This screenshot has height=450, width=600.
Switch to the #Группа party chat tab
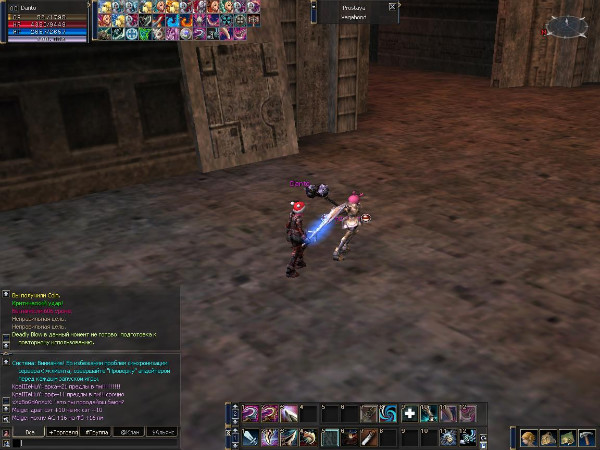[97, 432]
